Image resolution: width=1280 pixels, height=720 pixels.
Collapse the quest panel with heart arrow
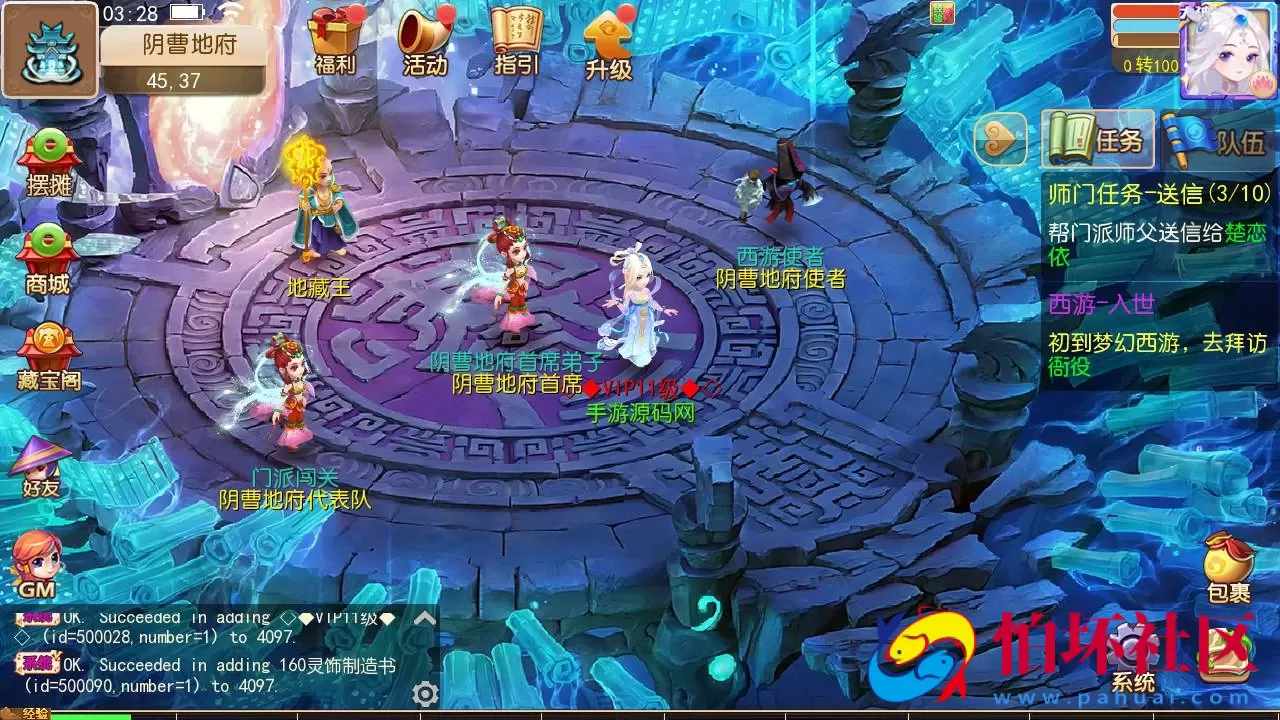tap(1003, 140)
